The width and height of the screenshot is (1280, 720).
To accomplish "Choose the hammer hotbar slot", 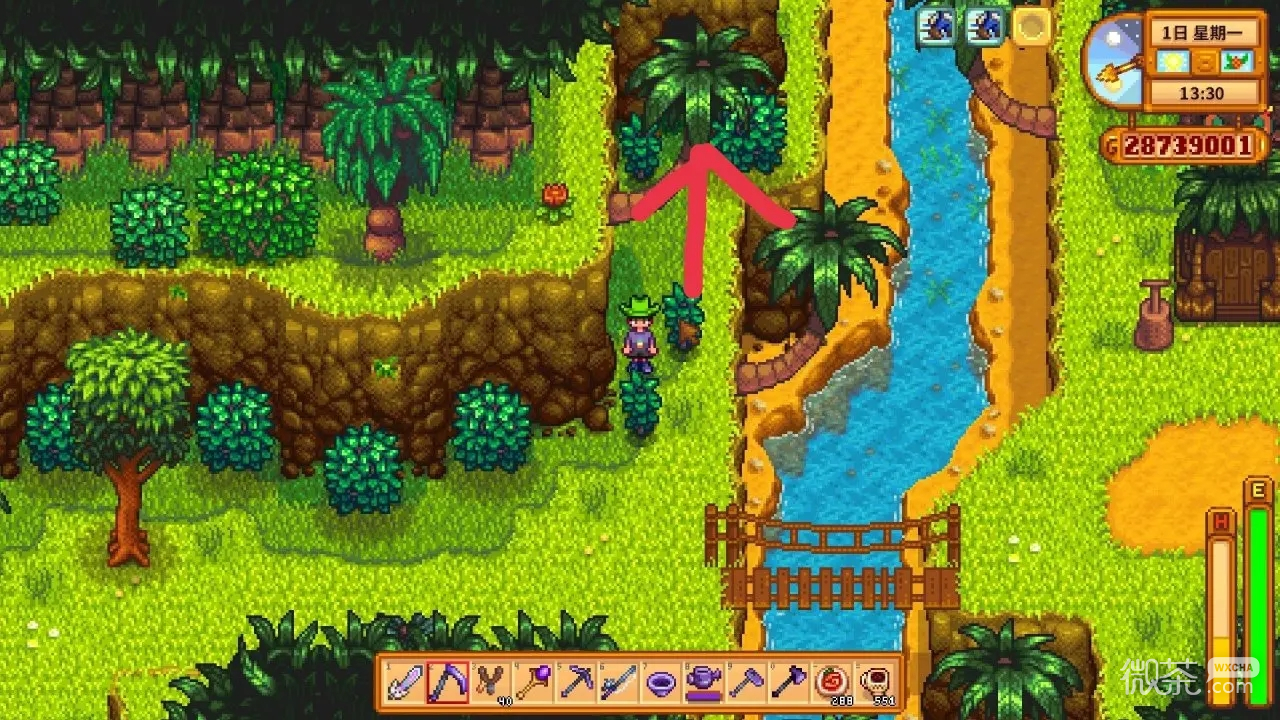I will [x=746, y=683].
